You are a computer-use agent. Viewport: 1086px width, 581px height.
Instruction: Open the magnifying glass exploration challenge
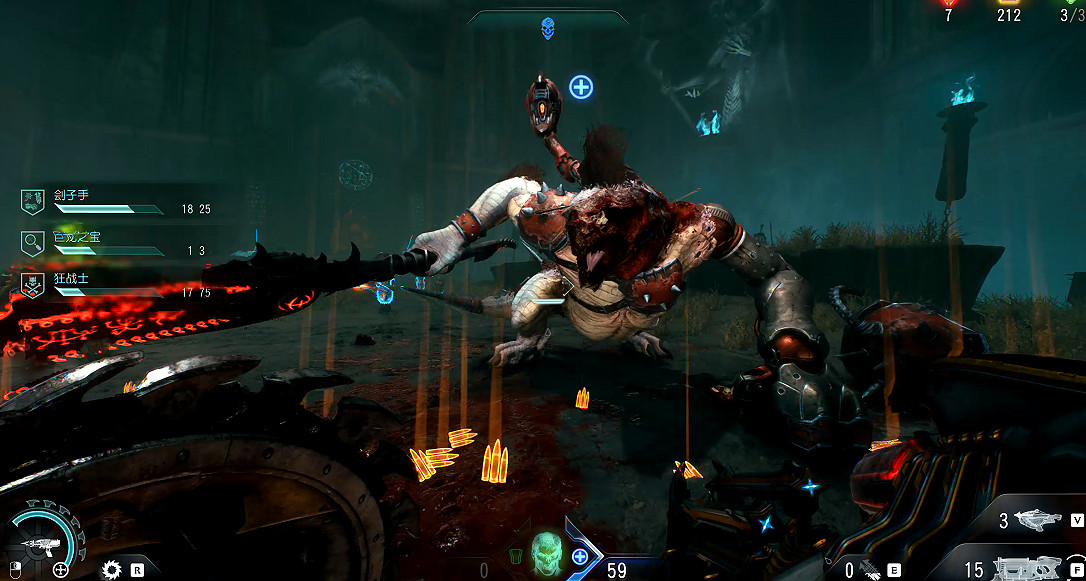[32, 241]
